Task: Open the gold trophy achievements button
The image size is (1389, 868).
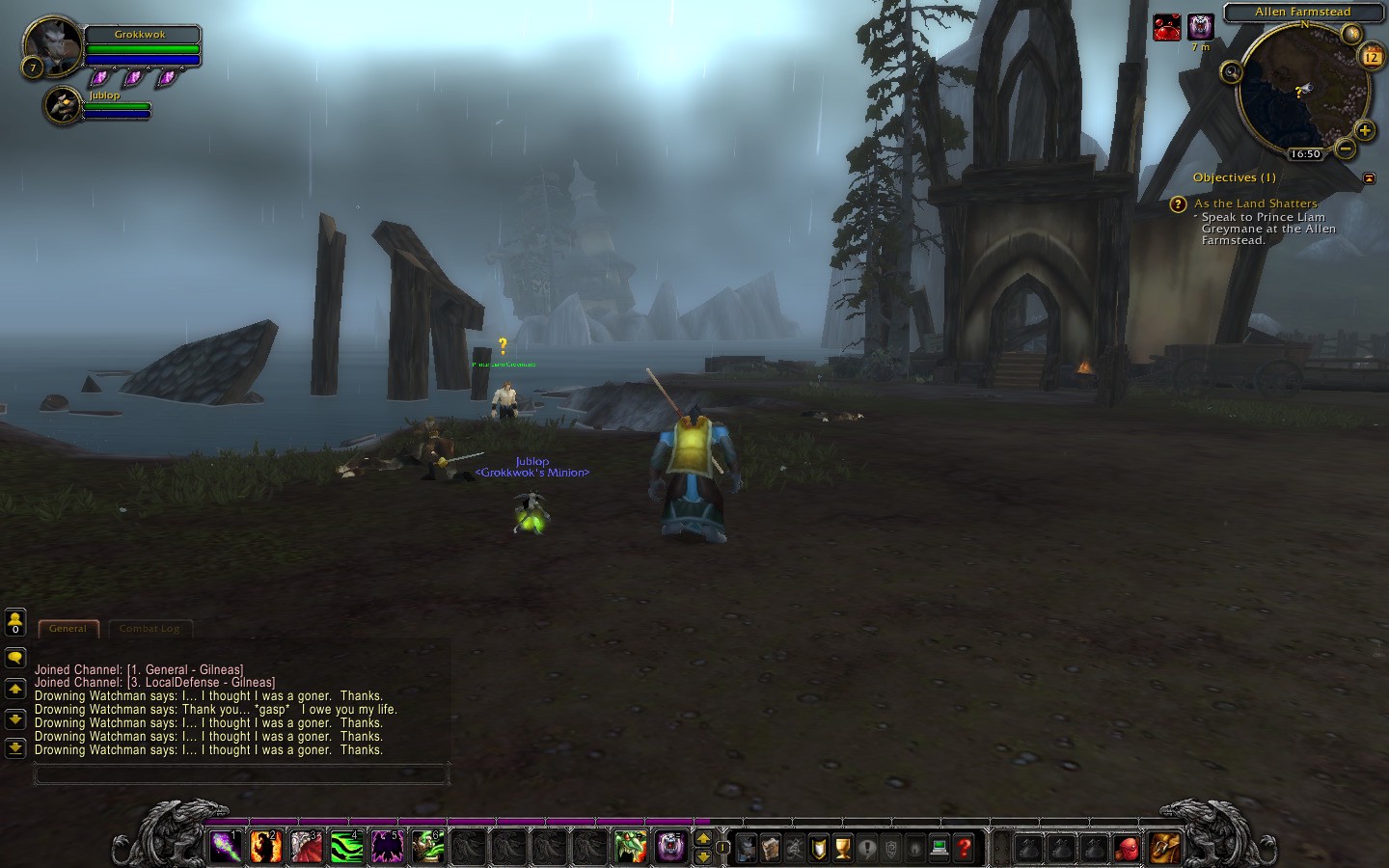Action: [x=843, y=848]
